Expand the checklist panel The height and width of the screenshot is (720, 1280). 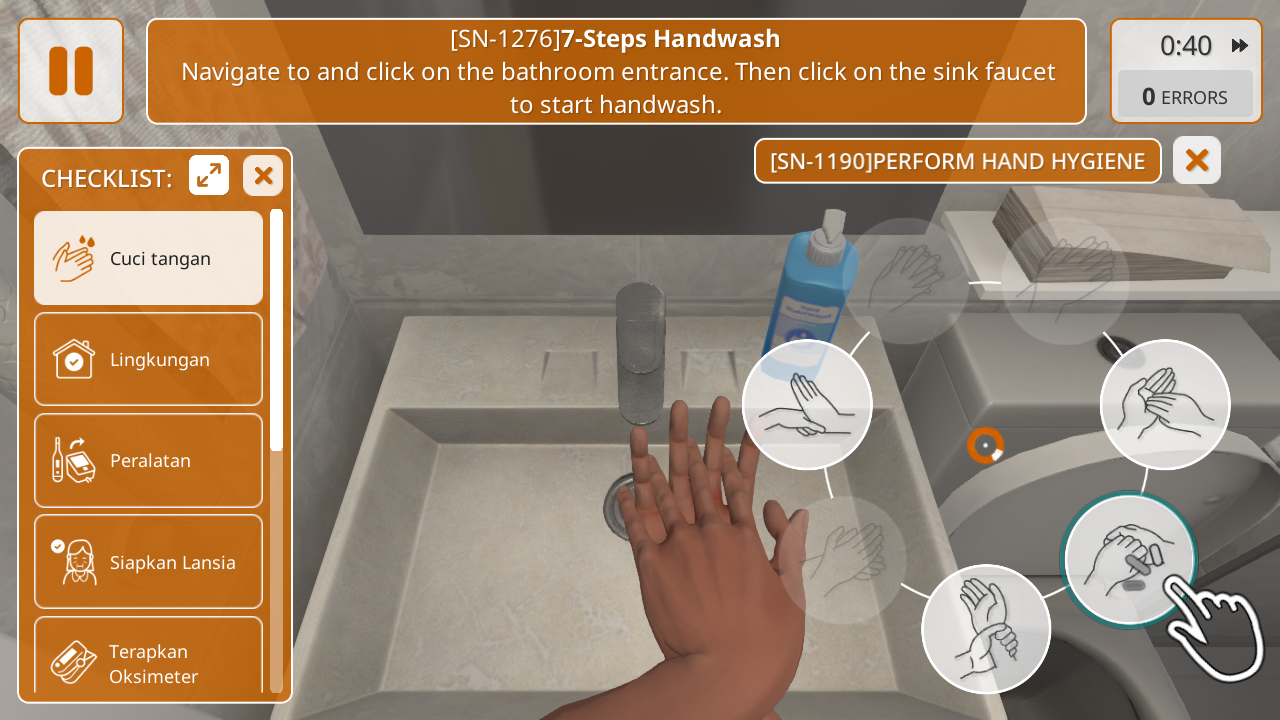pyautogui.click(x=209, y=176)
